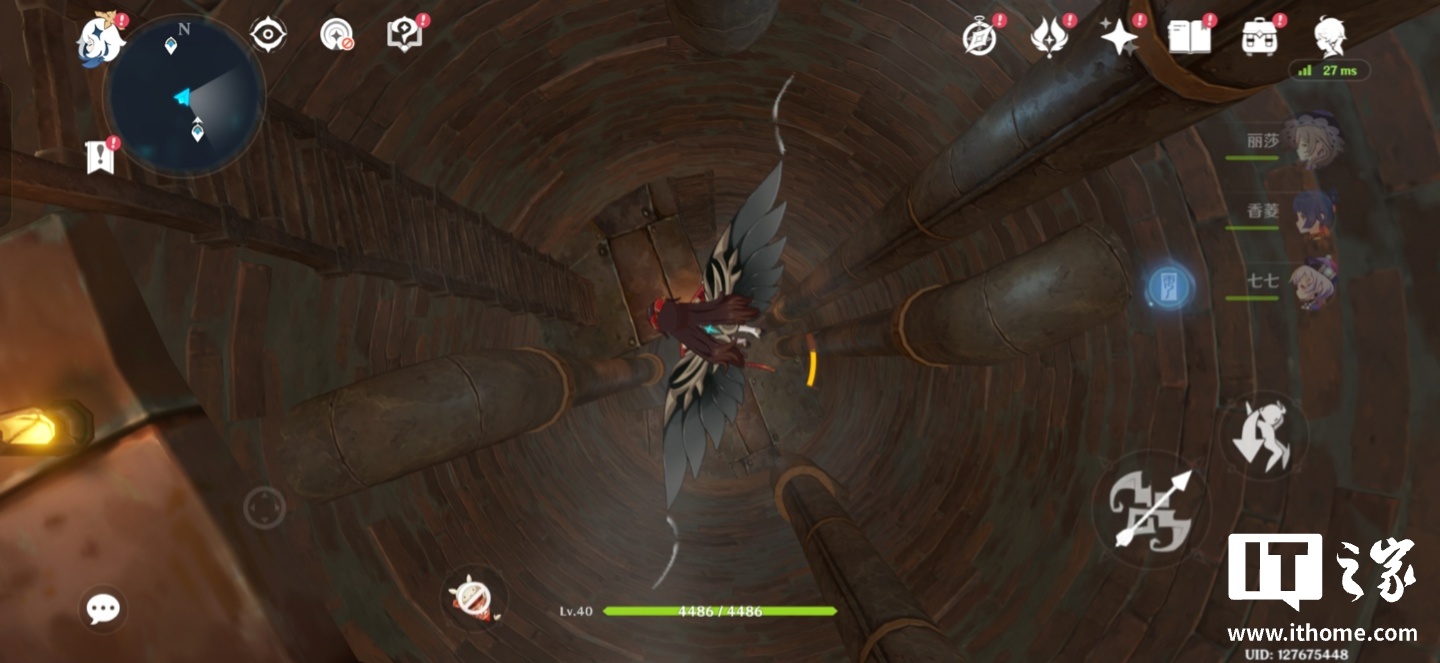Tap the glowing blue interaction icon
This screenshot has height=663, width=1440.
coord(1169,287)
